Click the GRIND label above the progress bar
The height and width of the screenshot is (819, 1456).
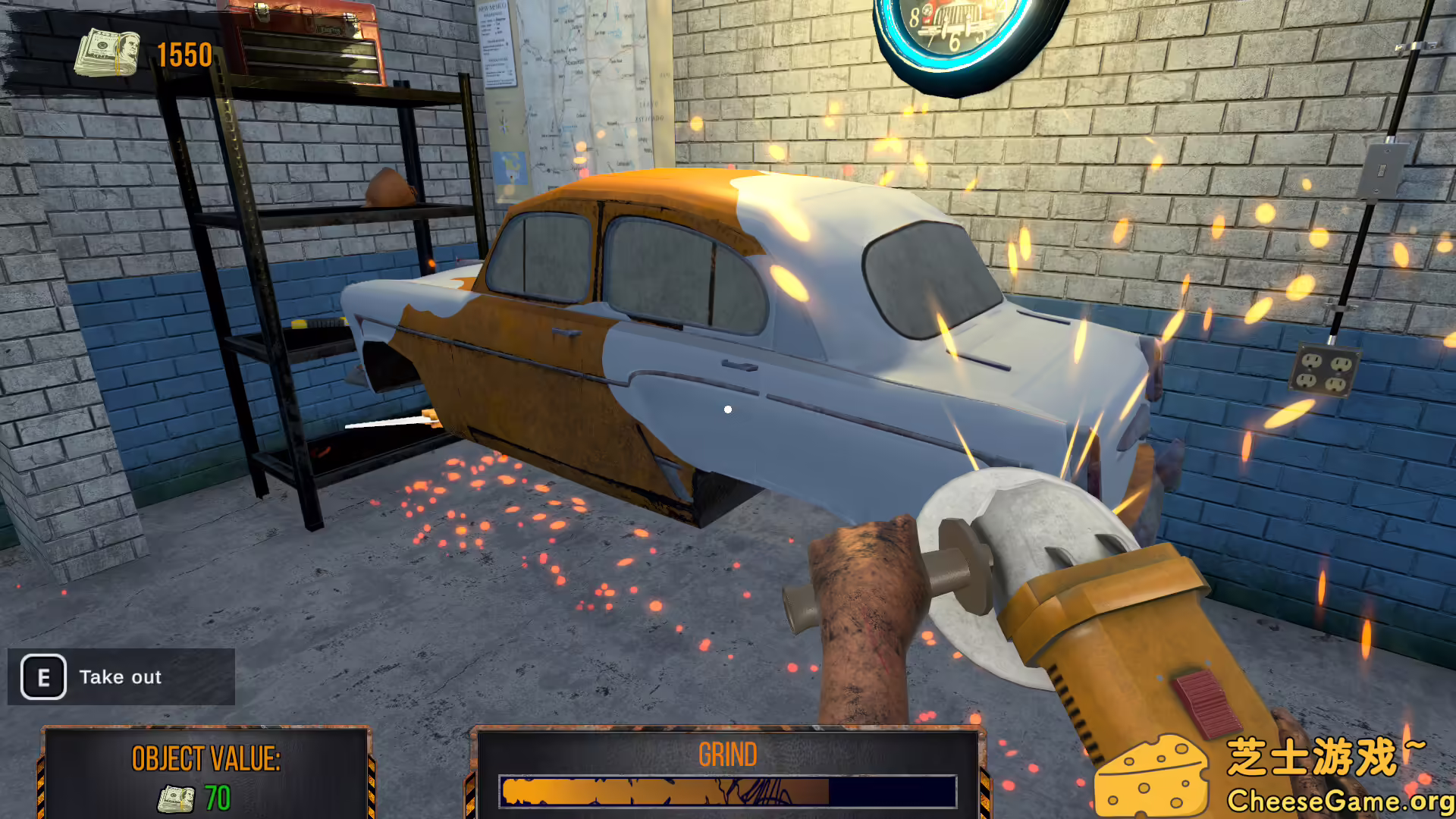pos(727,754)
